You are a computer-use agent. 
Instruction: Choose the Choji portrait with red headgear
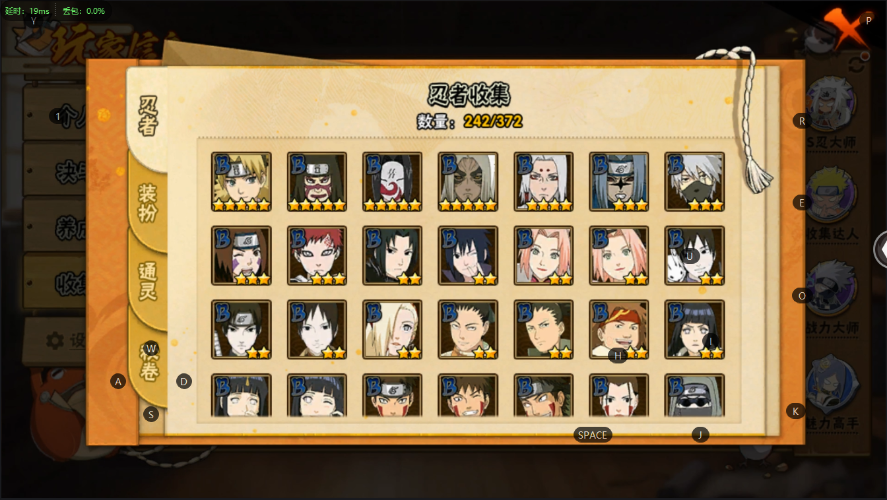pos(619,329)
